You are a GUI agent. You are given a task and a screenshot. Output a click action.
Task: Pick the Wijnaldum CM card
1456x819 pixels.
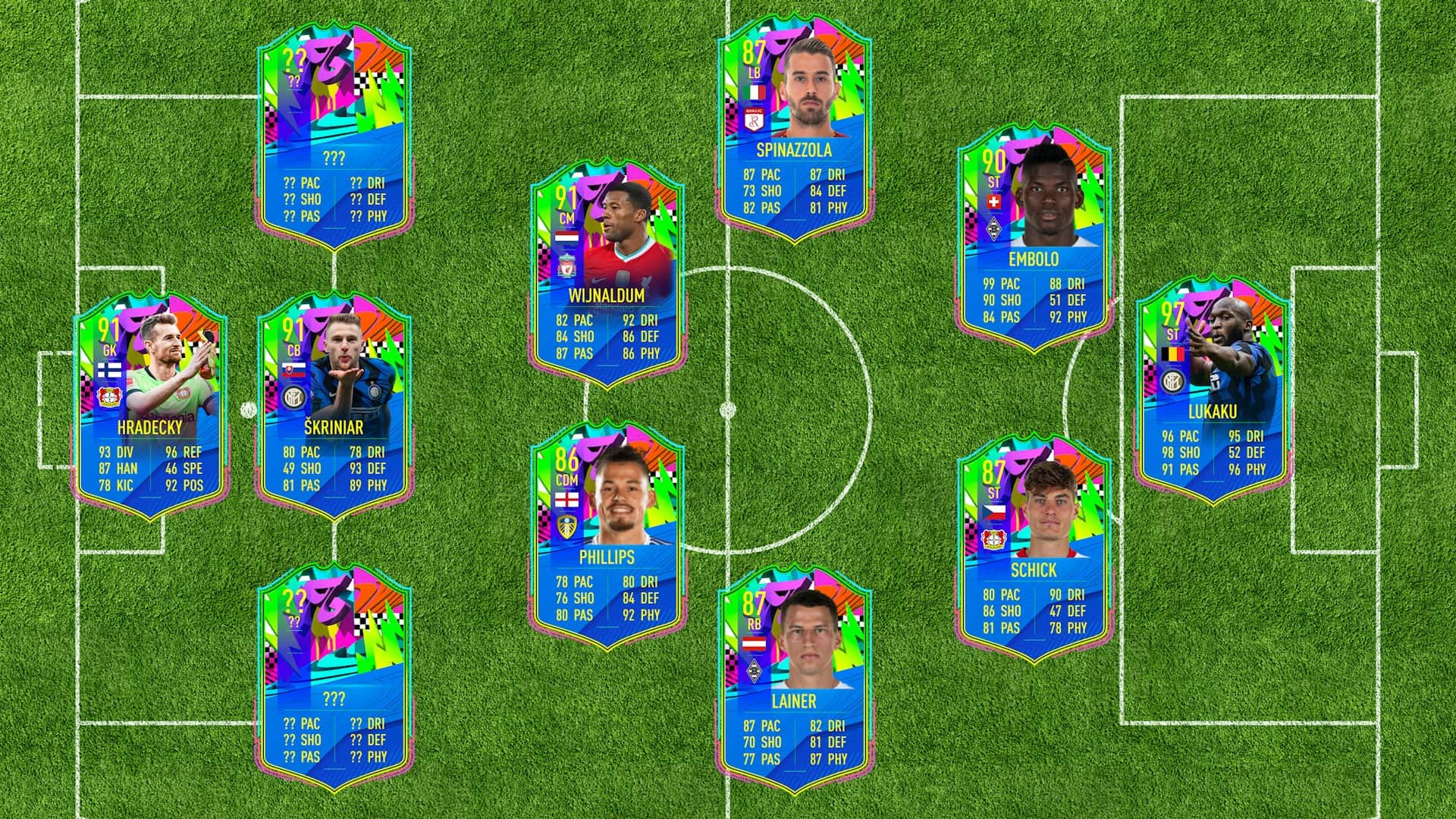click(x=607, y=275)
